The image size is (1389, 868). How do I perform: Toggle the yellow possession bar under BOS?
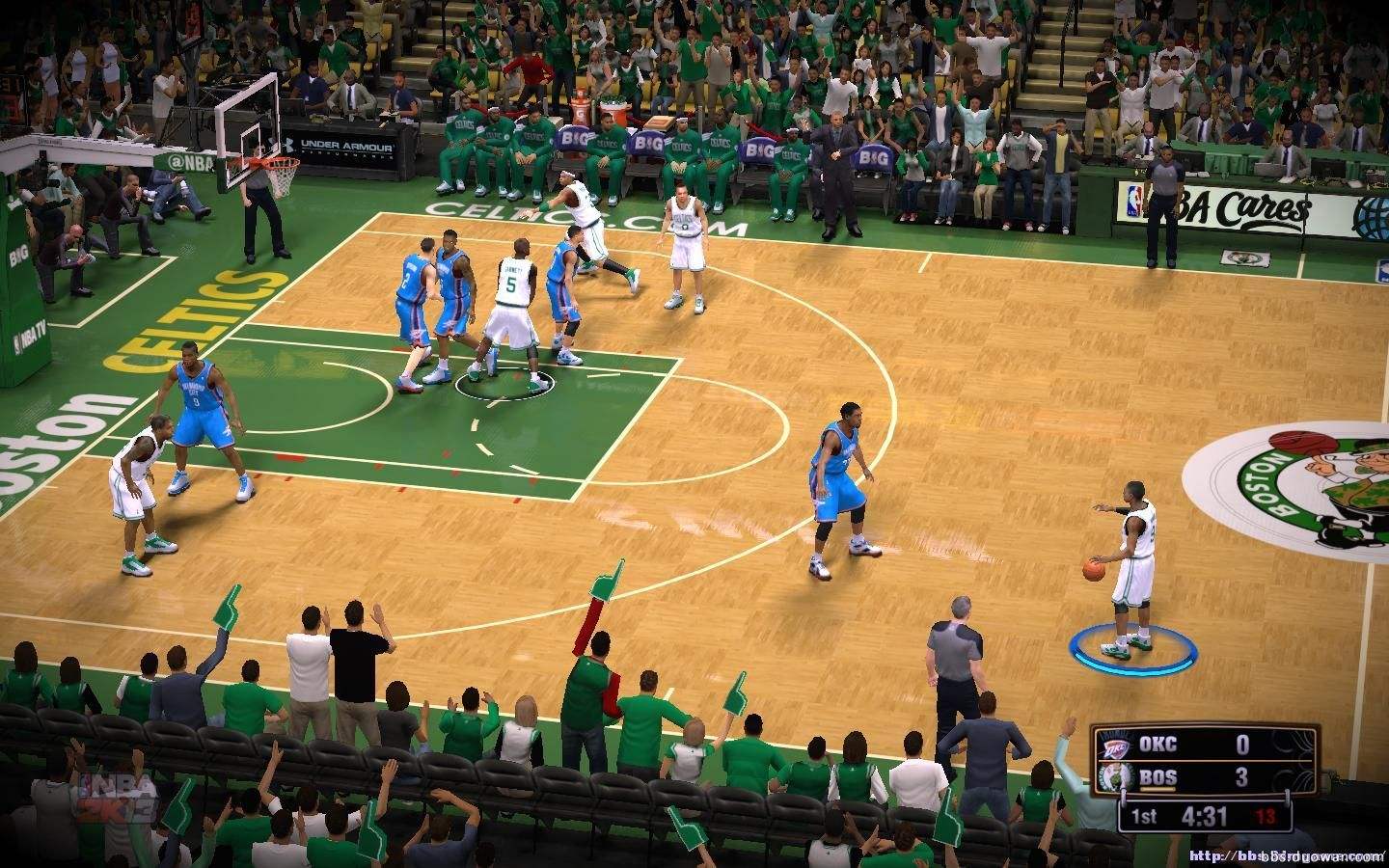1157,789
